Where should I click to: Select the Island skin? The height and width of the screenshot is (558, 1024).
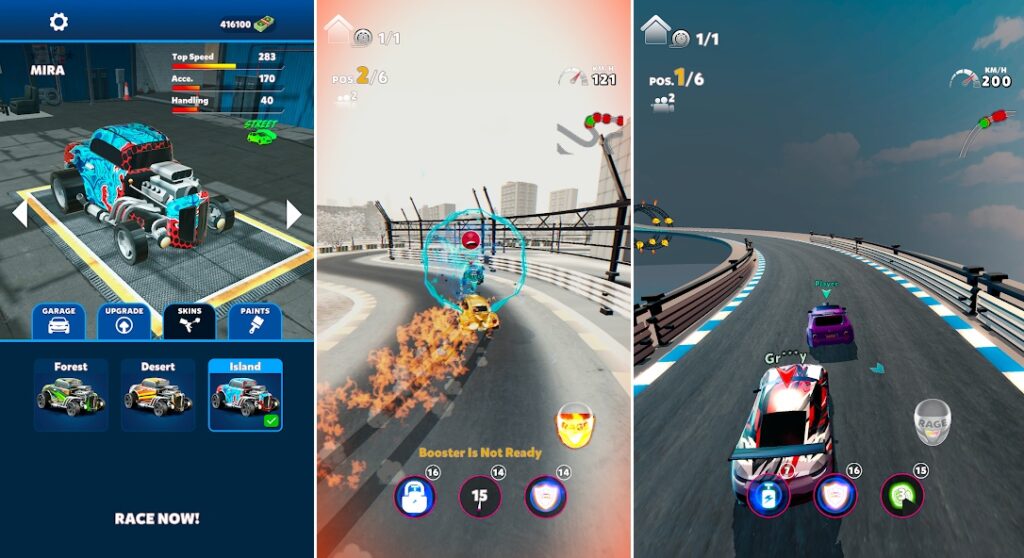click(x=245, y=394)
